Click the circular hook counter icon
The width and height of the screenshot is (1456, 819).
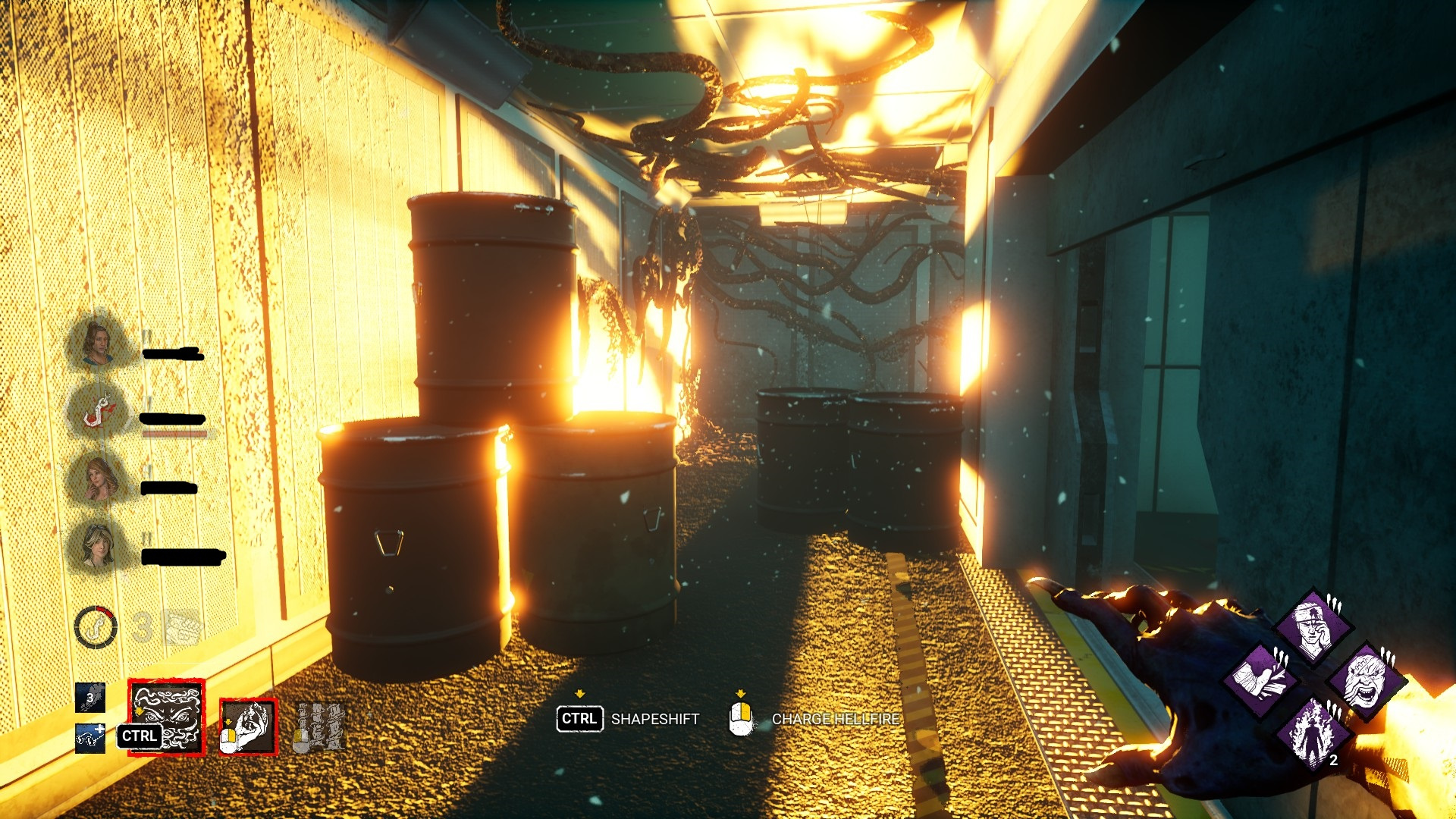96,628
